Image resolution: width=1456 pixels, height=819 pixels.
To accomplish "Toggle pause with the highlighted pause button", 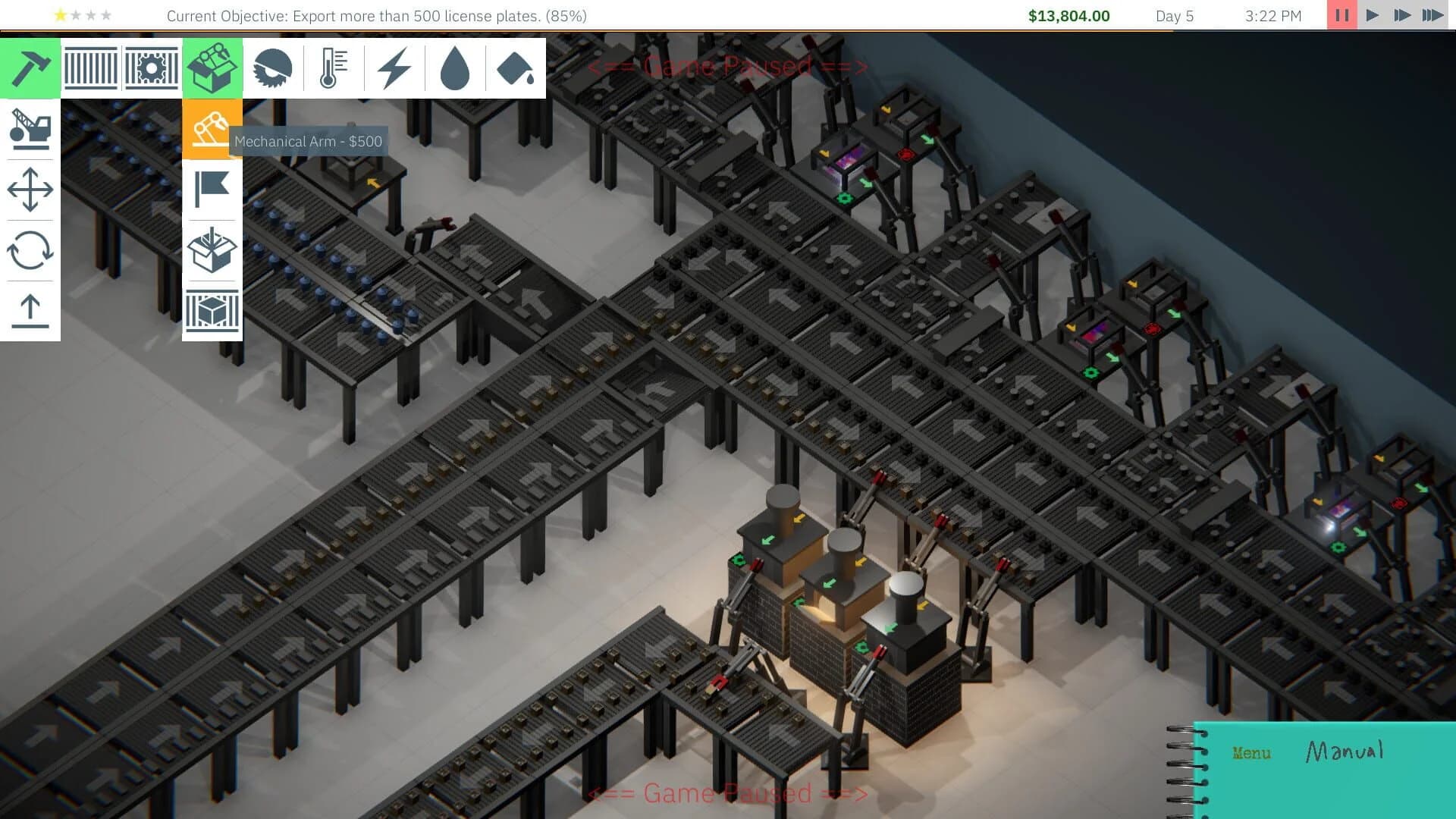I will tap(1341, 14).
